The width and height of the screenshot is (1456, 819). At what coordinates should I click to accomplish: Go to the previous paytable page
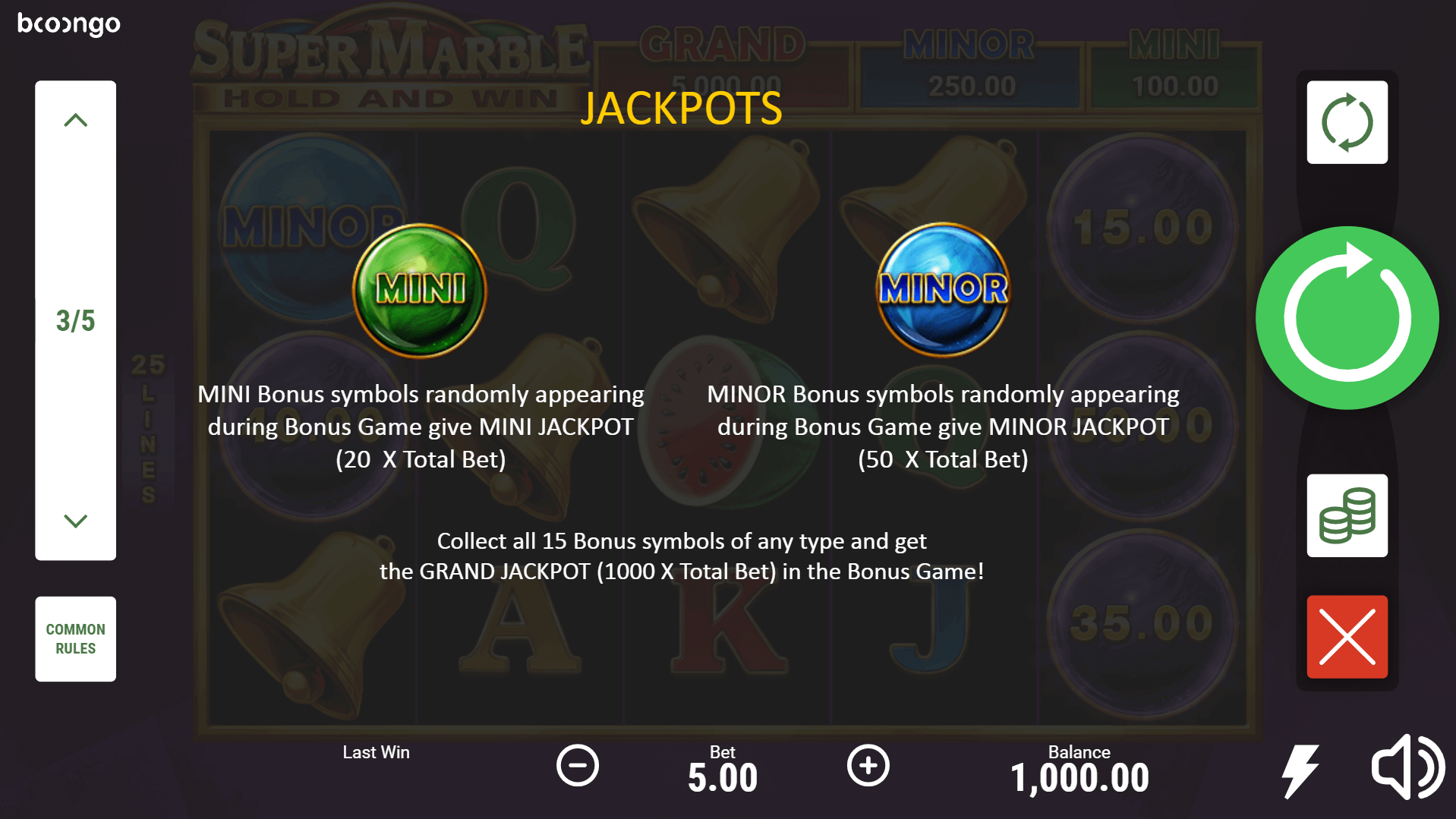(75, 121)
